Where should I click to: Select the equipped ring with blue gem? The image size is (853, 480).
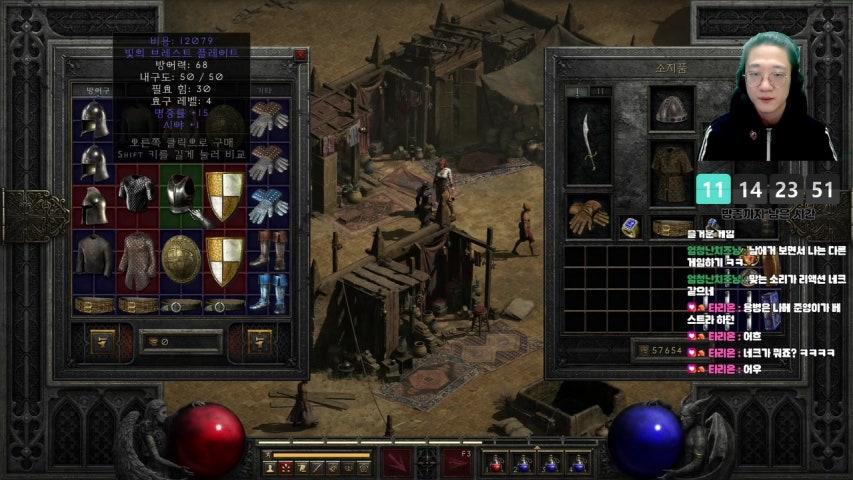coord(630,227)
